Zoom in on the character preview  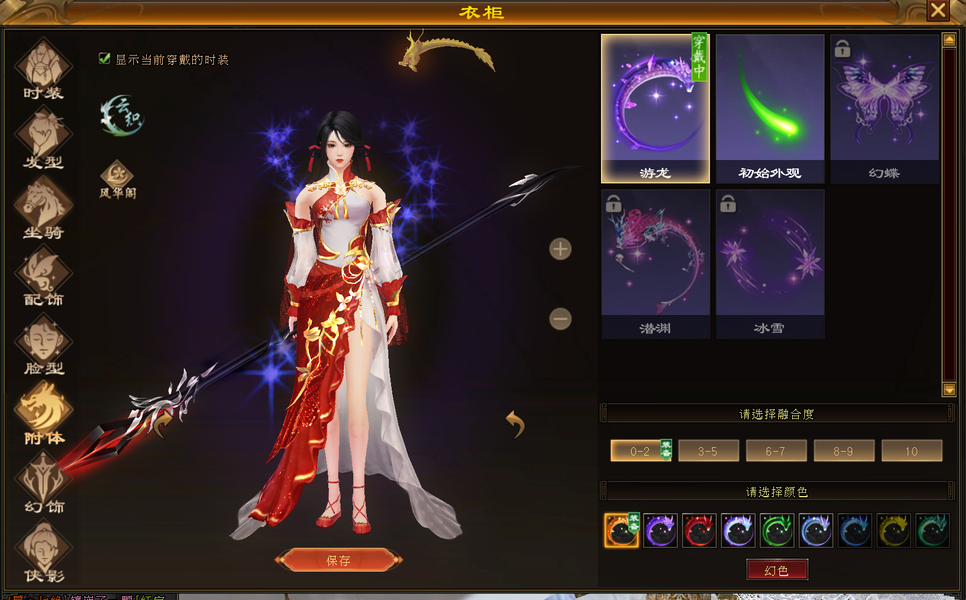560,249
